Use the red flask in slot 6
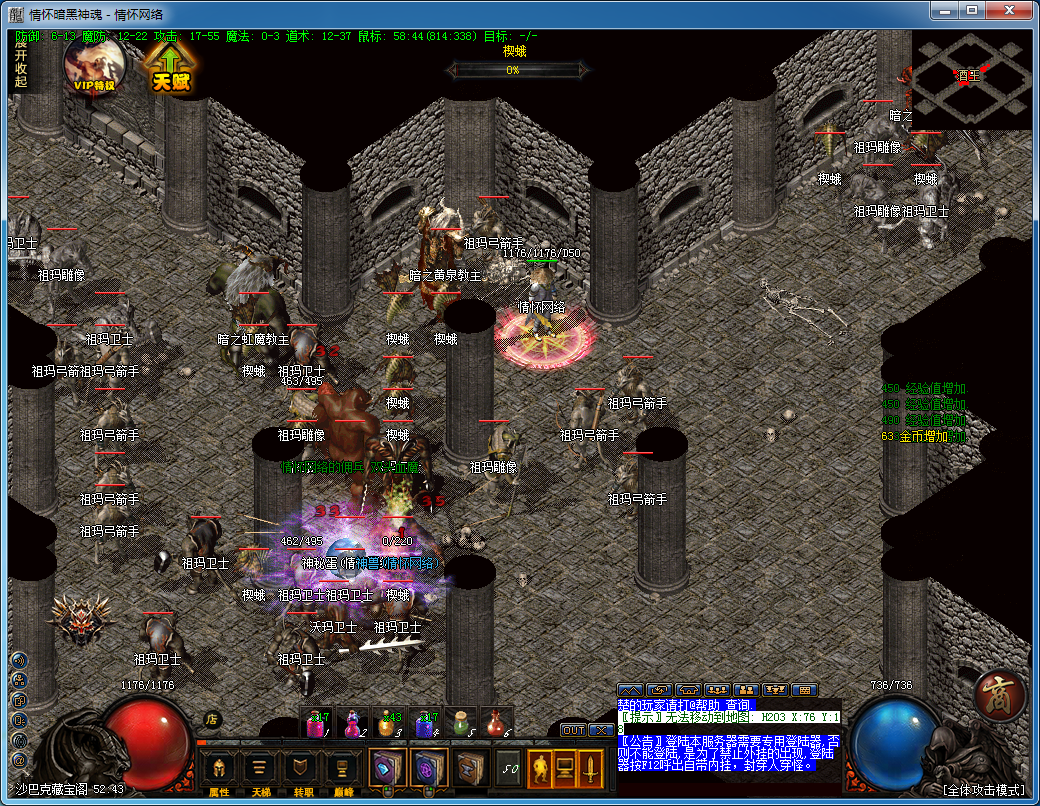This screenshot has width=1040, height=806. [x=494, y=722]
